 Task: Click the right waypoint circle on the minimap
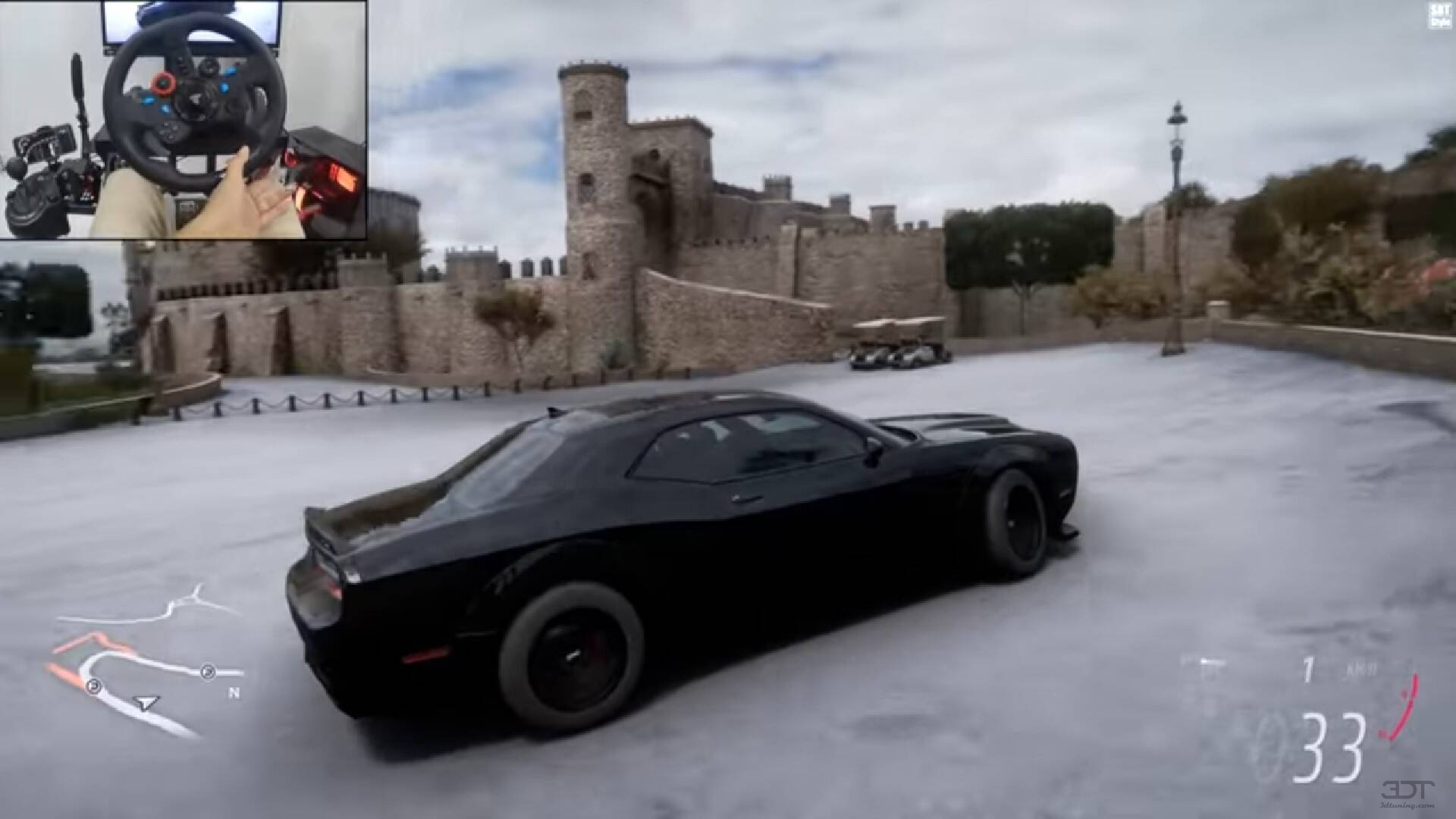[x=208, y=671]
